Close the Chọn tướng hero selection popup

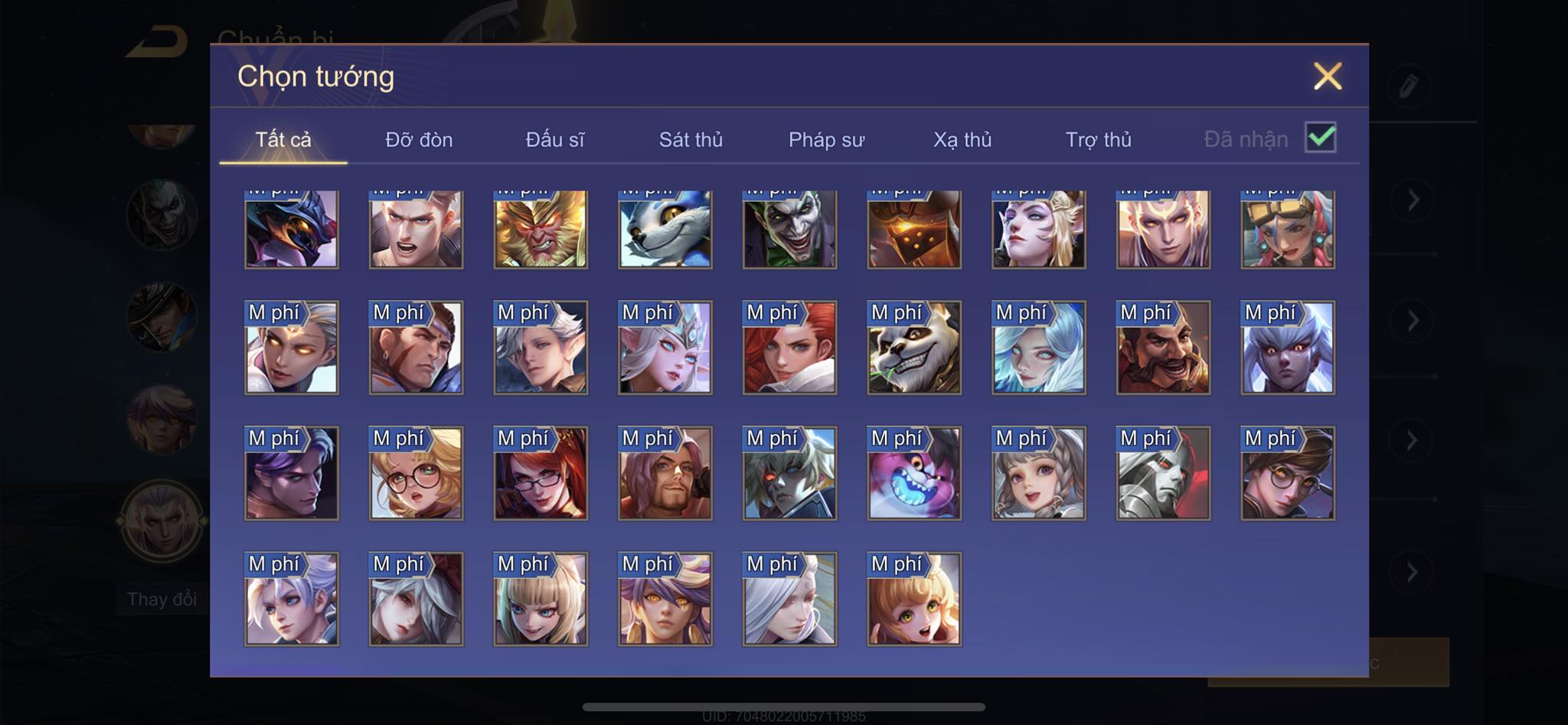(x=1327, y=77)
